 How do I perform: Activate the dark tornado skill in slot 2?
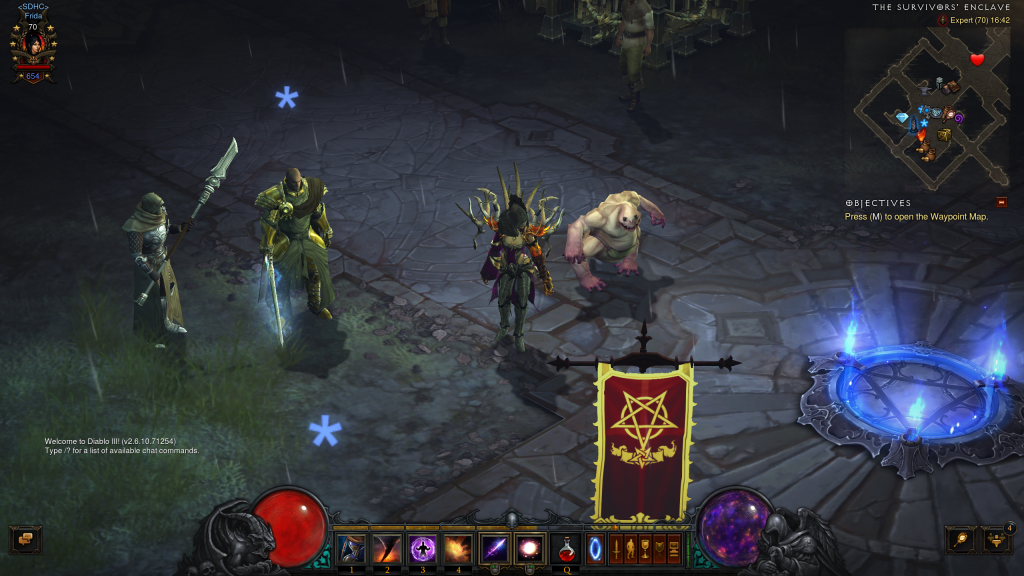pyautogui.click(x=387, y=549)
